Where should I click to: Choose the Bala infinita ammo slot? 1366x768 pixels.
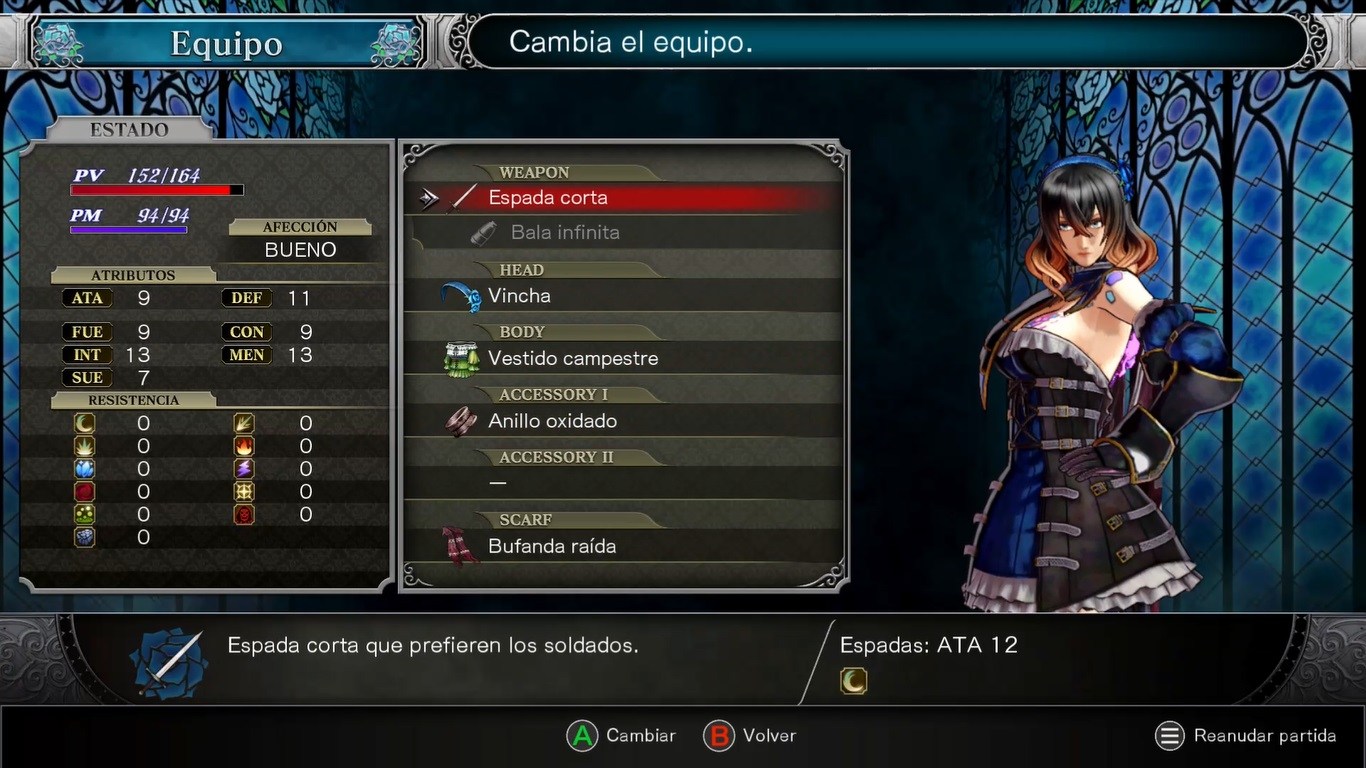[x=564, y=233]
